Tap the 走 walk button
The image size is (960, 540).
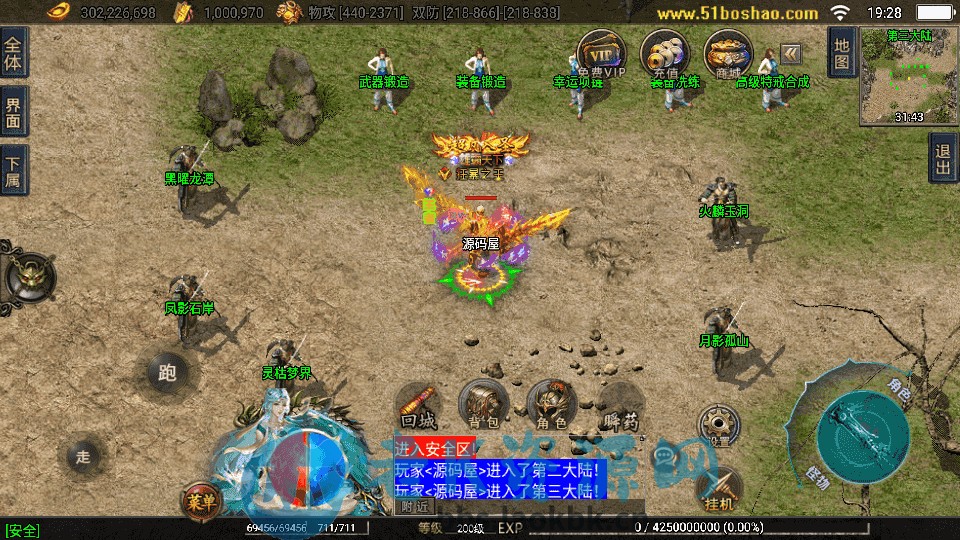point(83,456)
